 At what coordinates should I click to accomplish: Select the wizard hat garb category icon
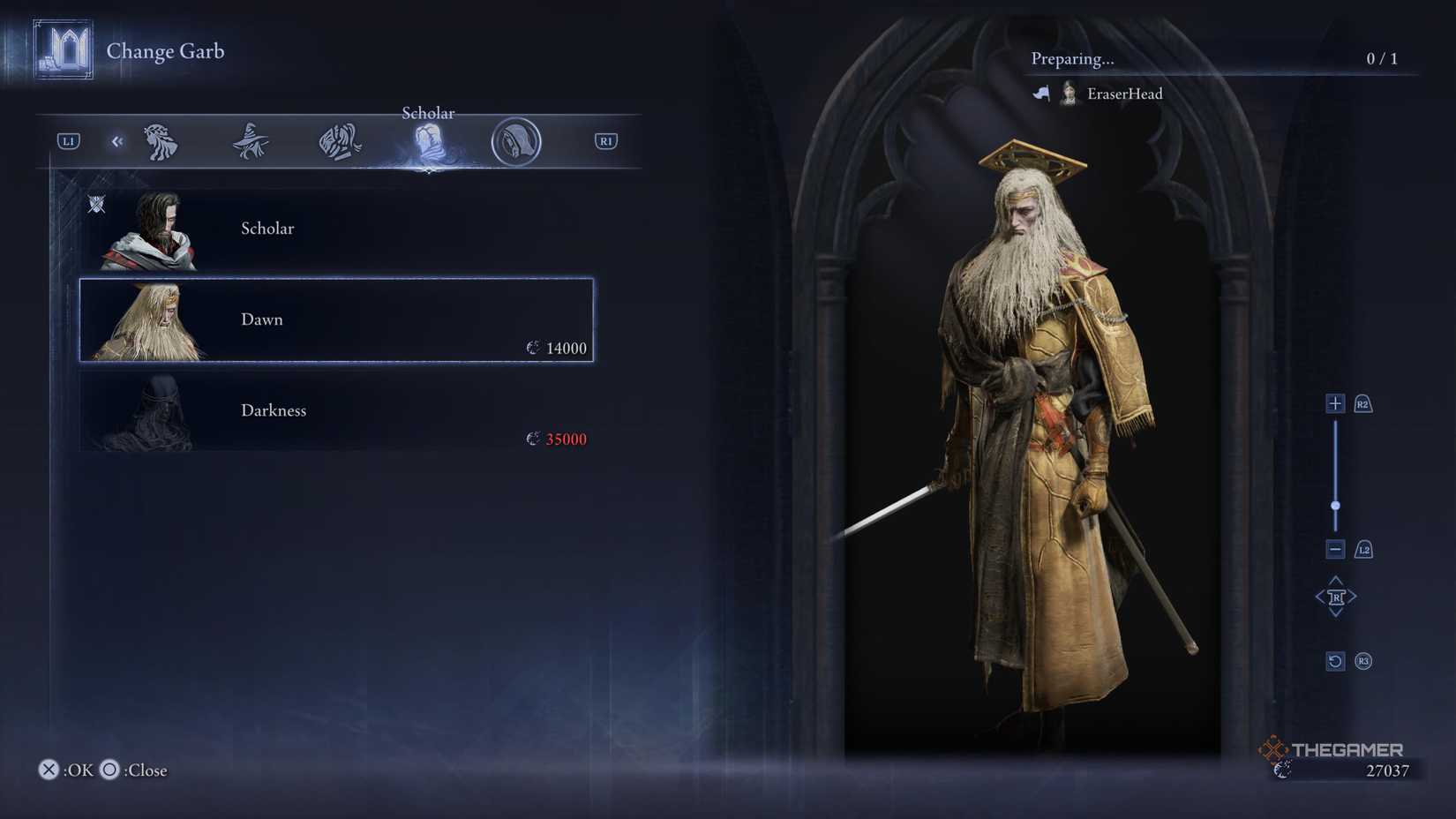coord(250,141)
